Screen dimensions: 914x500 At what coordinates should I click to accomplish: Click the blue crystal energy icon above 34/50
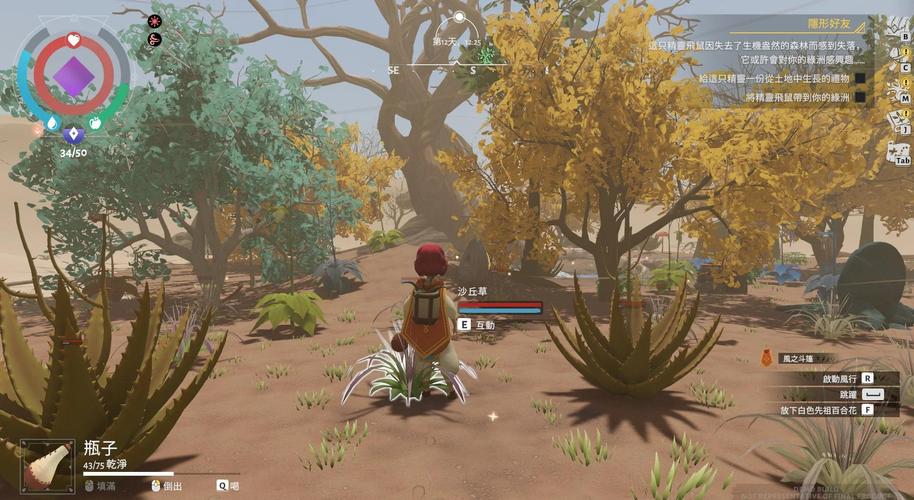click(x=71, y=134)
